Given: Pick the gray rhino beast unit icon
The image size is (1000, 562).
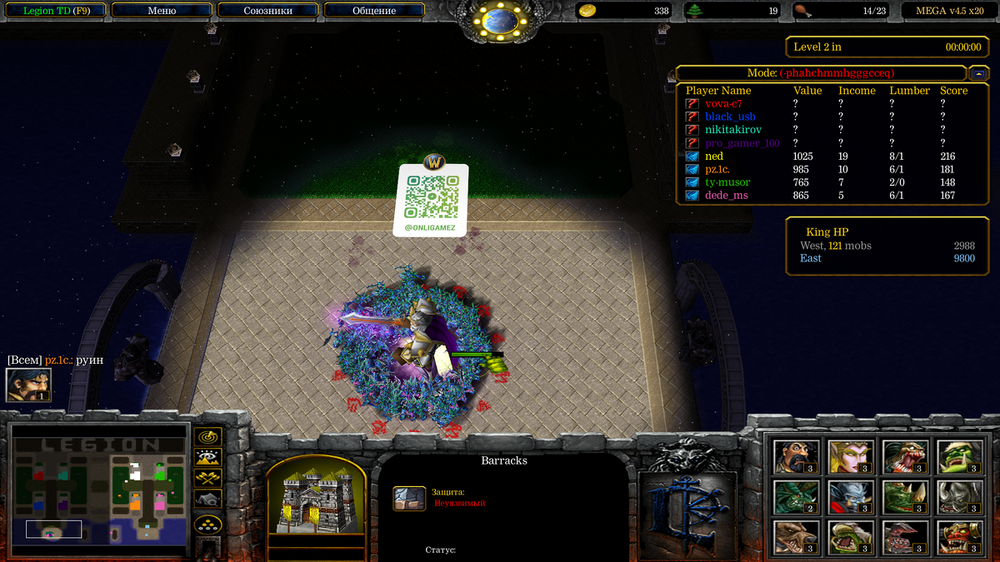Looking at the screenshot, I should tap(961, 497).
